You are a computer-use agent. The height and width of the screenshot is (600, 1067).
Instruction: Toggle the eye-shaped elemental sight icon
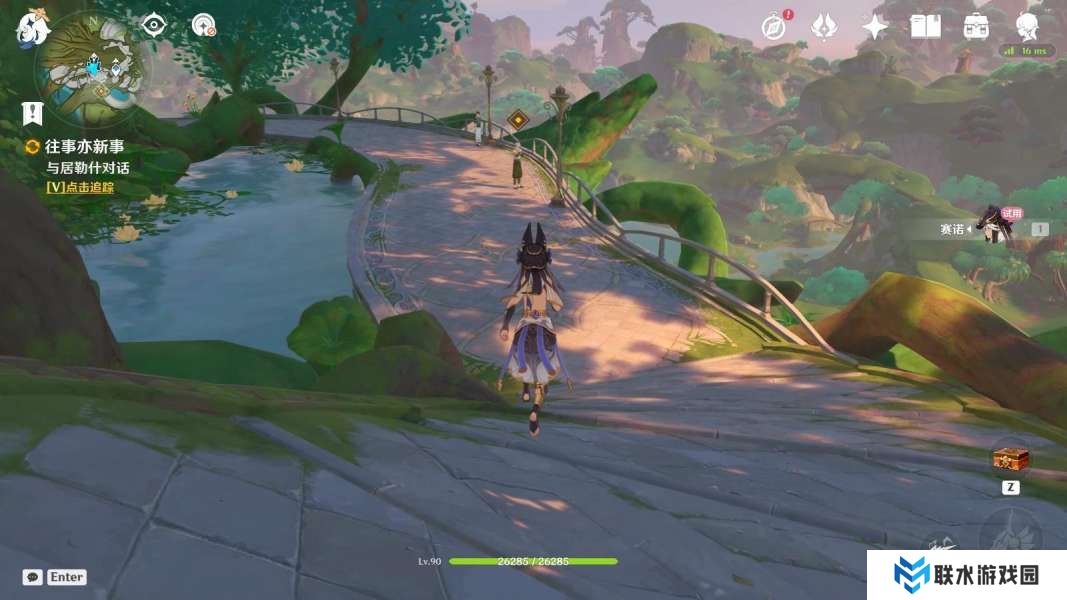(153, 25)
